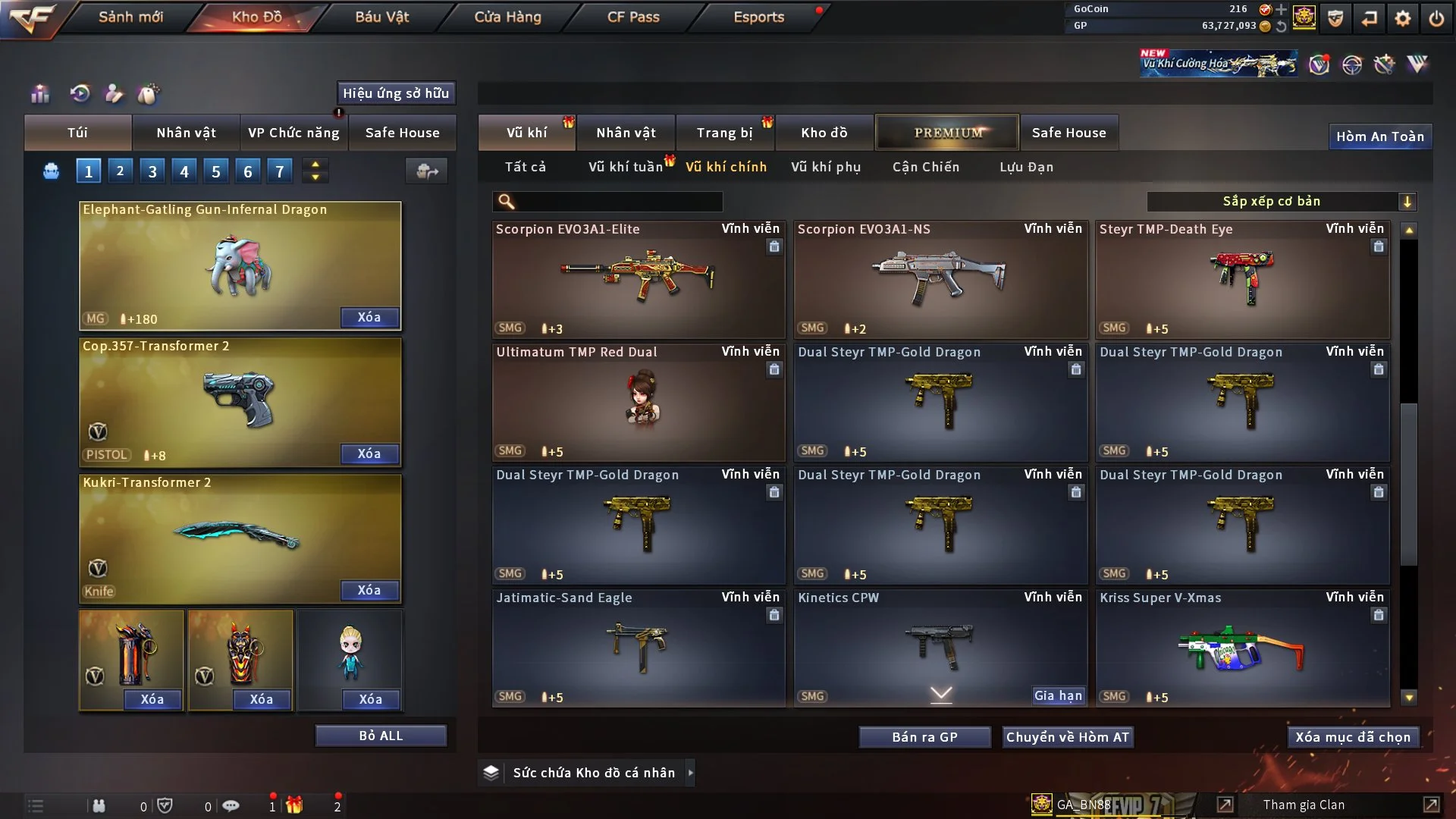Click Tham gia Clan to join a clan

point(1304,805)
